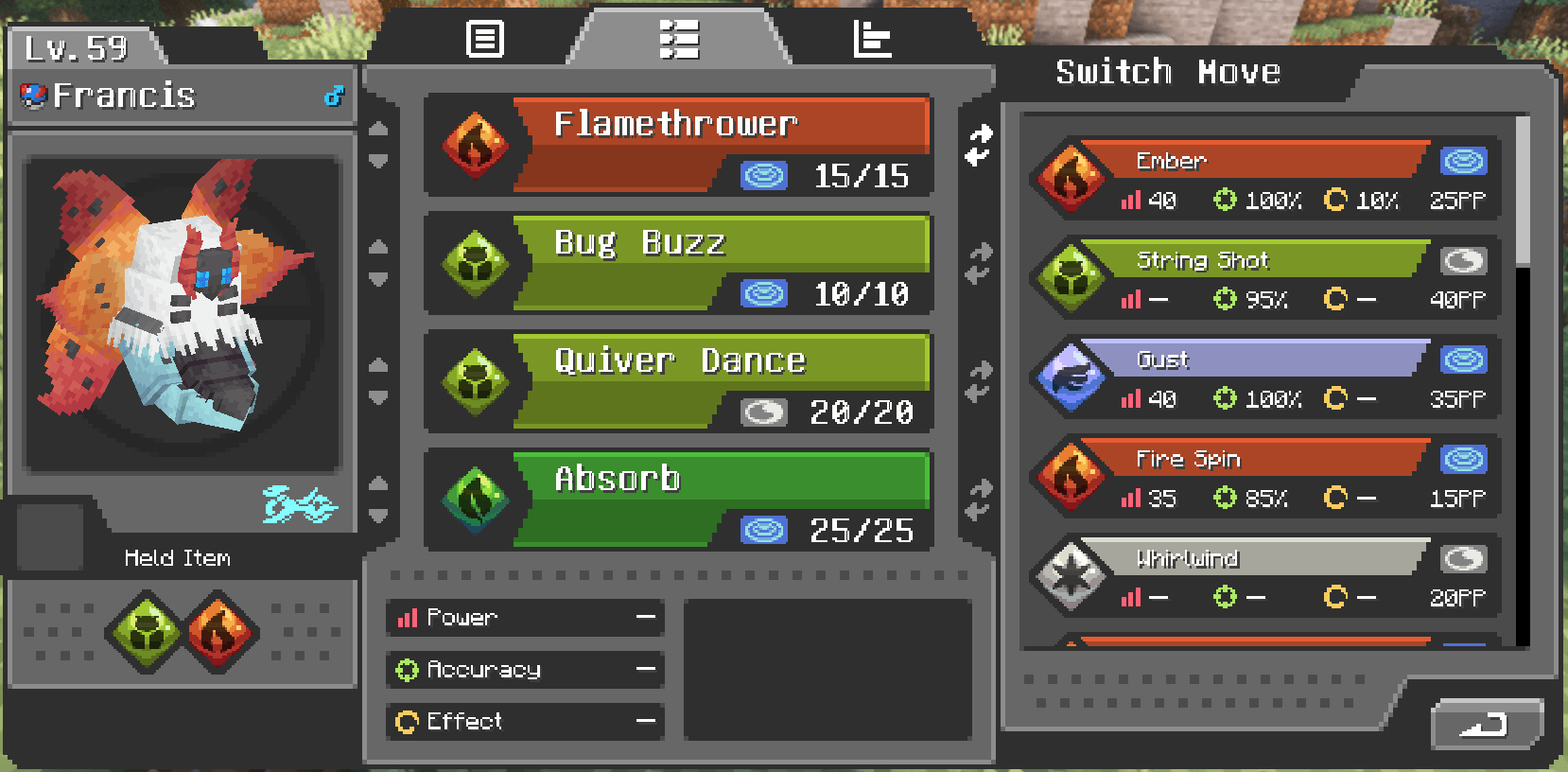1568x772 pixels.
Task: Click the swap arrows next to Quiver Dance
Action: (x=981, y=377)
